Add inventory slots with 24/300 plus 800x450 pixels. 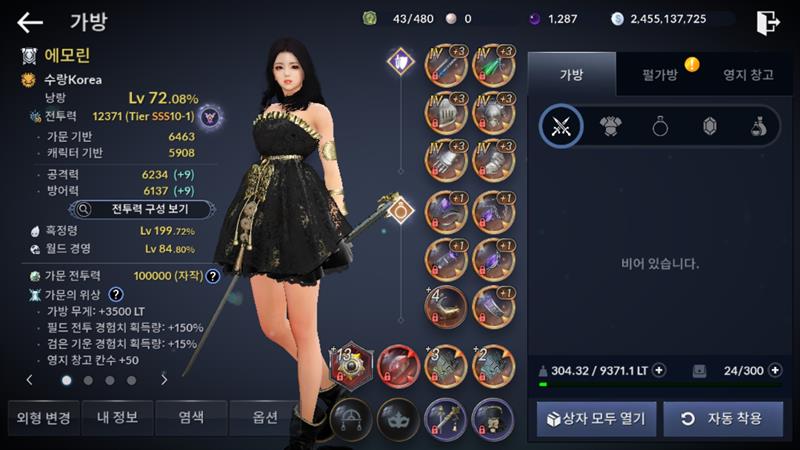tap(775, 370)
